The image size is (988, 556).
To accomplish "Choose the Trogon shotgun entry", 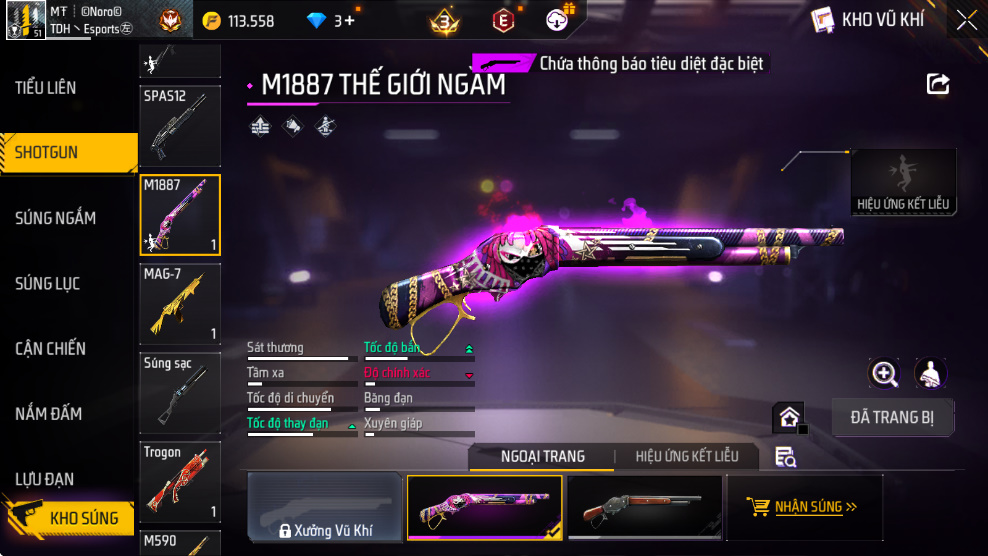I will coord(180,482).
